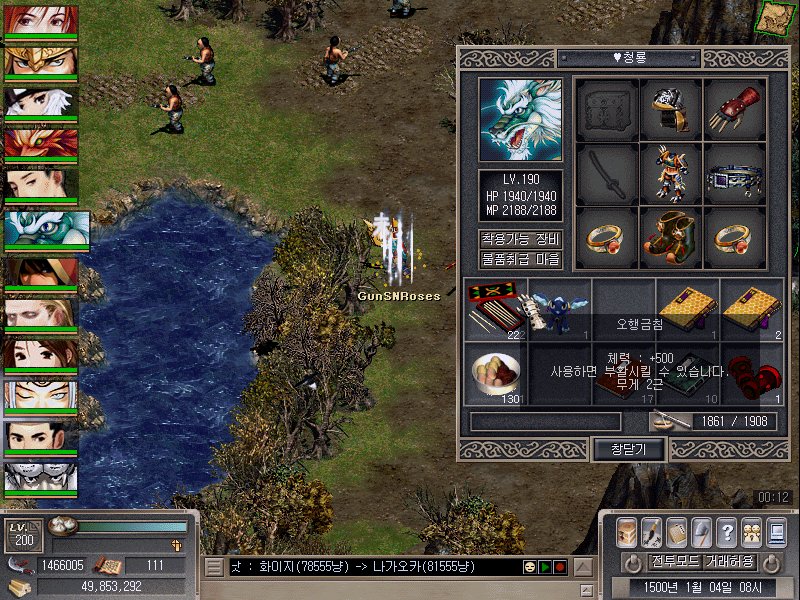Open the question mark help icon
This screenshot has height=600, width=800.
pyautogui.click(x=727, y=532)
